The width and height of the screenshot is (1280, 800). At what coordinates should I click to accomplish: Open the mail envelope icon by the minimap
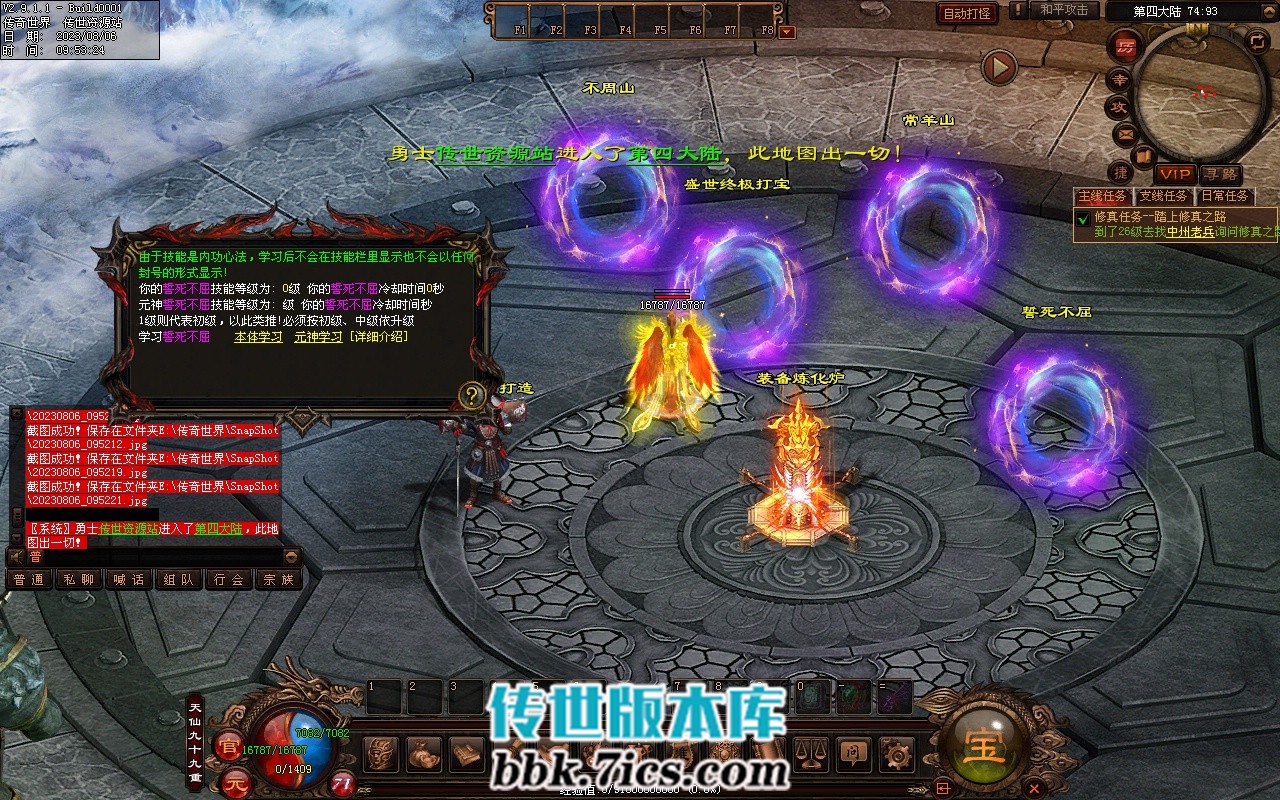[x=1126, y=133]
